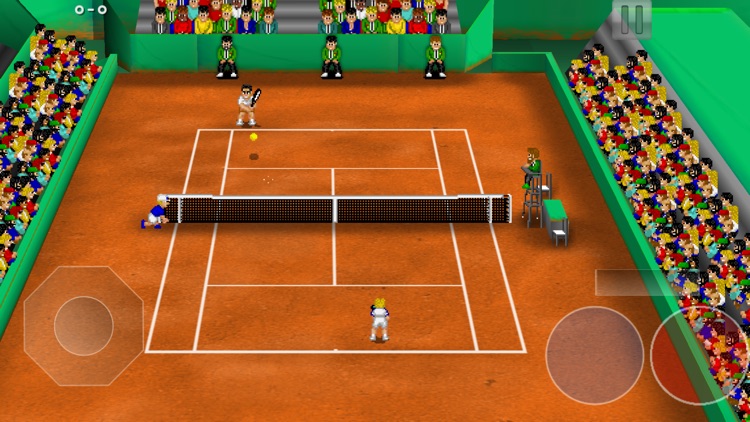Tap the gray circular action button

tap(594, 355)
